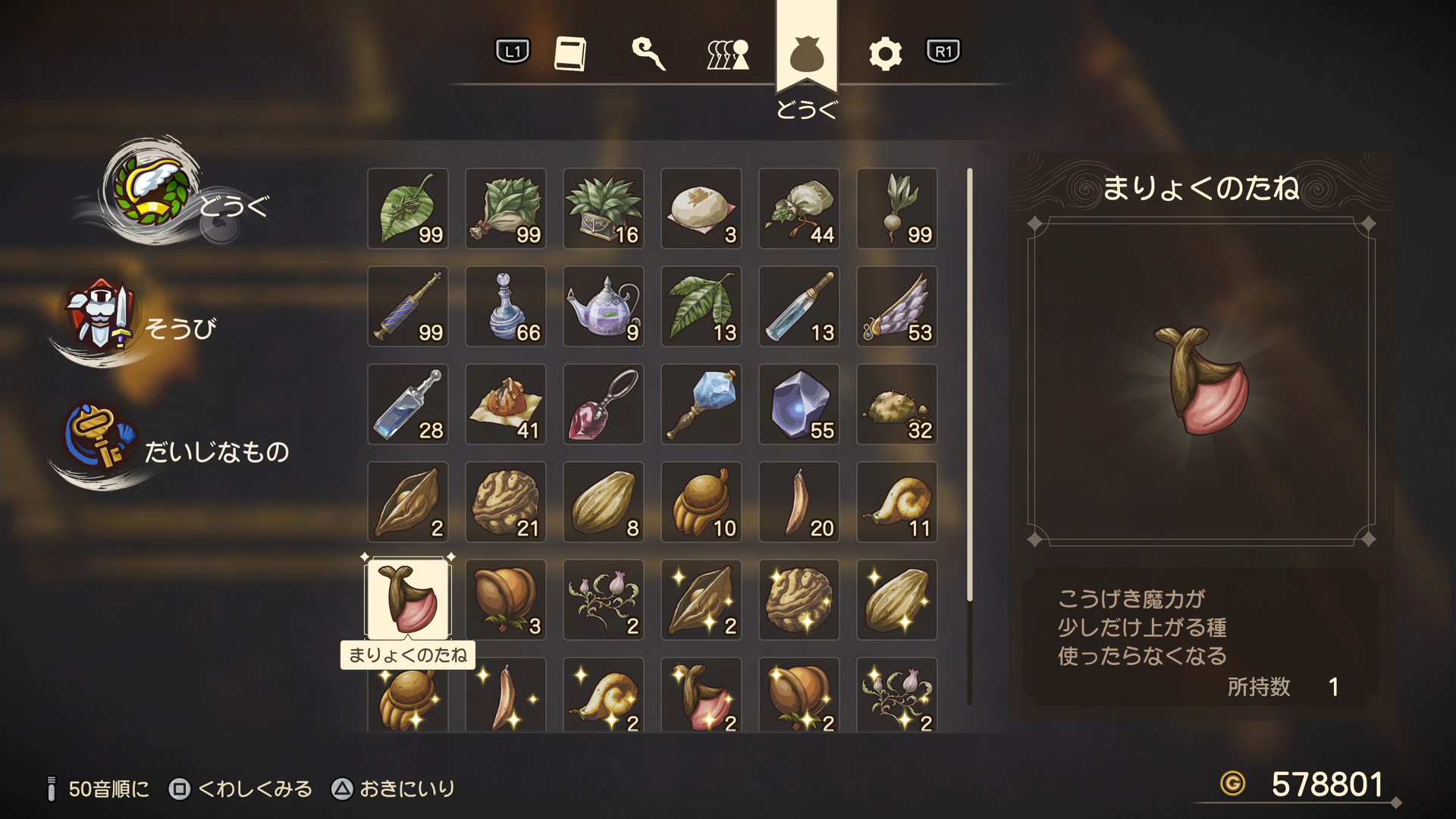Viewport: 1456px width, 819px height.
Task: Choose the red gem pendant item
Action: 604,404
